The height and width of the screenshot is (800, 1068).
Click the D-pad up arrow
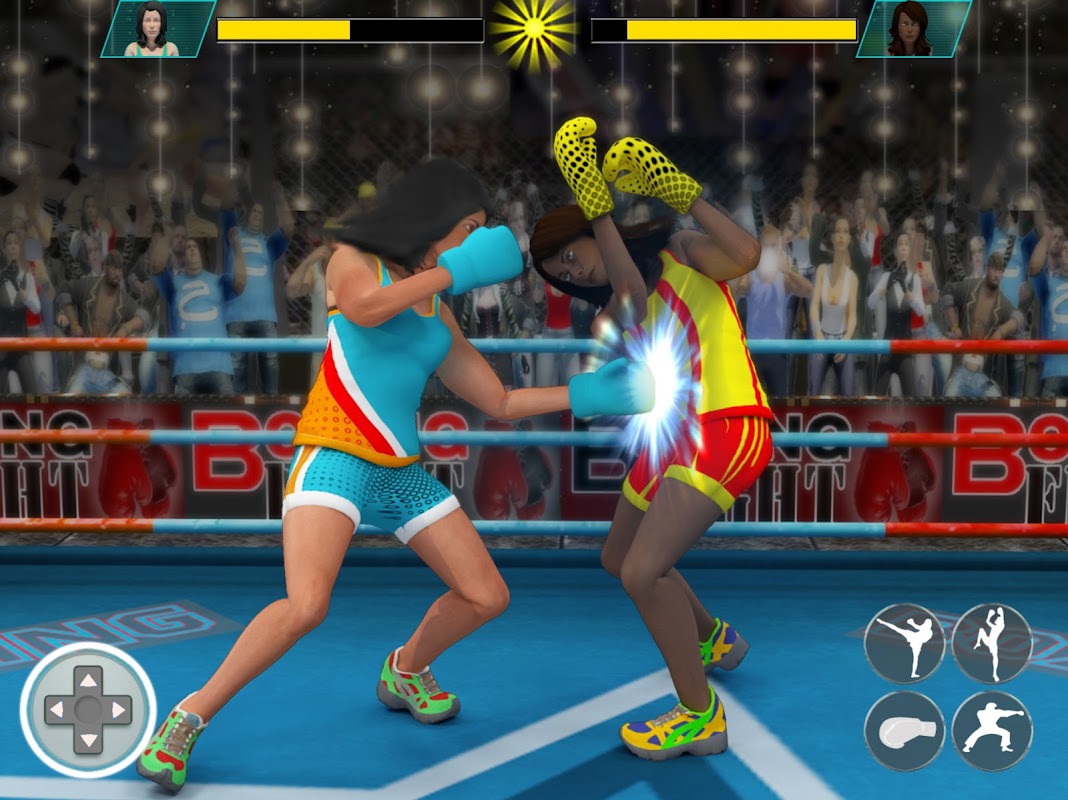88,681
